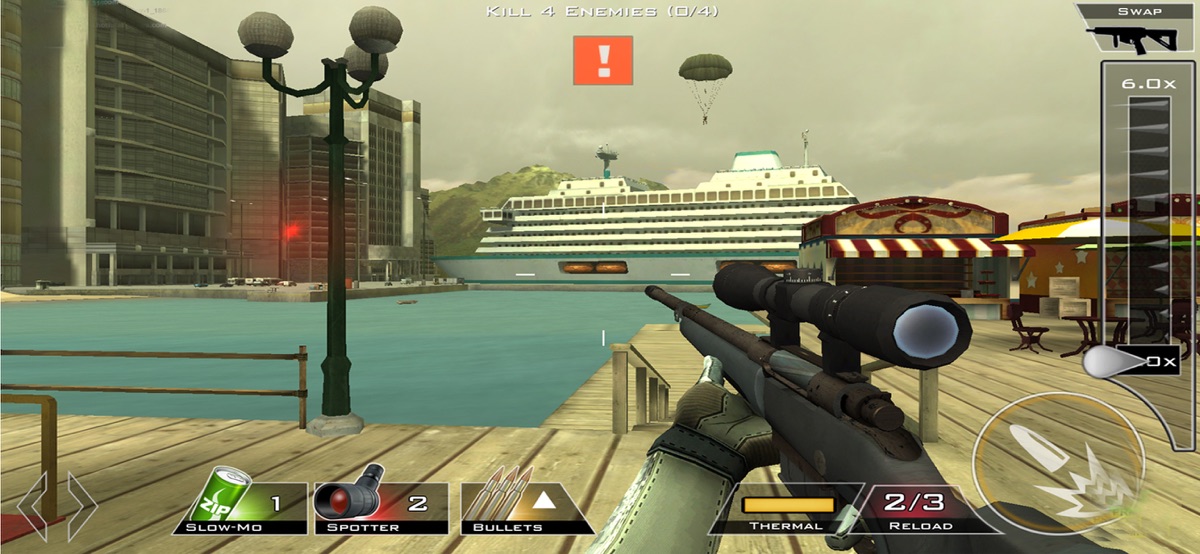This screenshot has width=1200, height=554.
Task: Swap to the secondary weapon
Action: [x=1139, y=29]
